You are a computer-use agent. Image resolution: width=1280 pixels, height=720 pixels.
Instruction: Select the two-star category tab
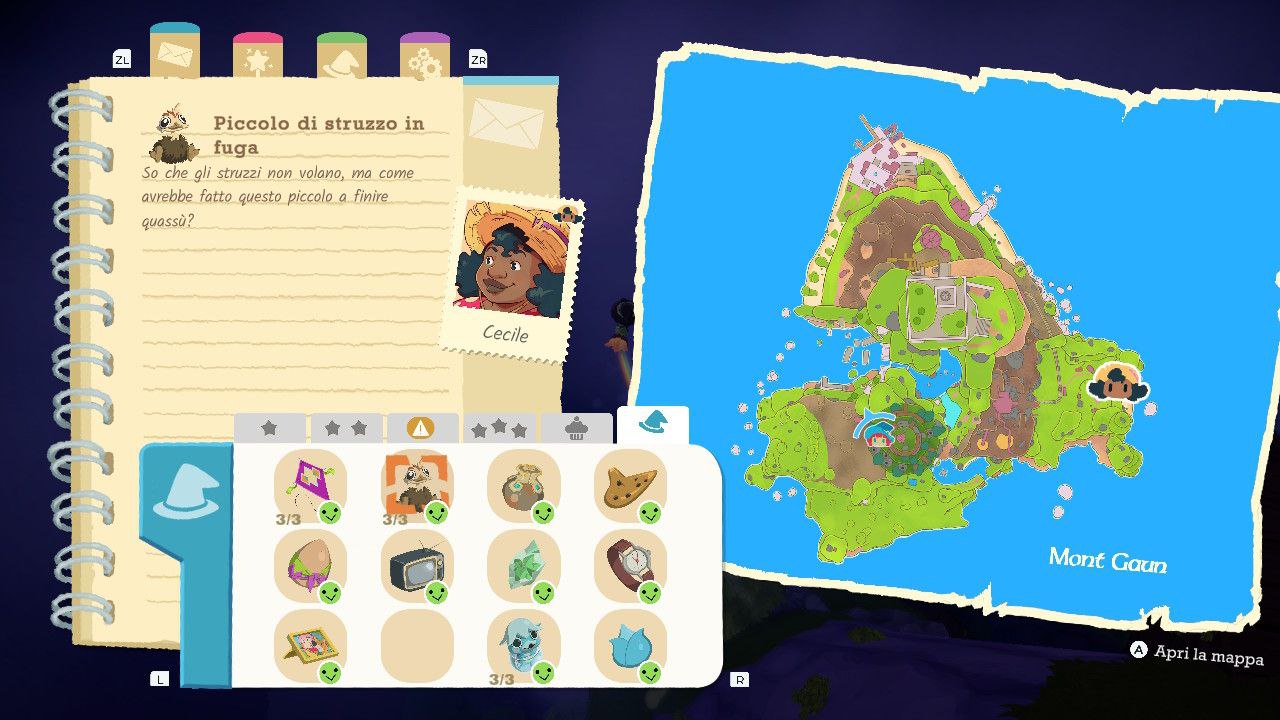click(x=346, y=428)
